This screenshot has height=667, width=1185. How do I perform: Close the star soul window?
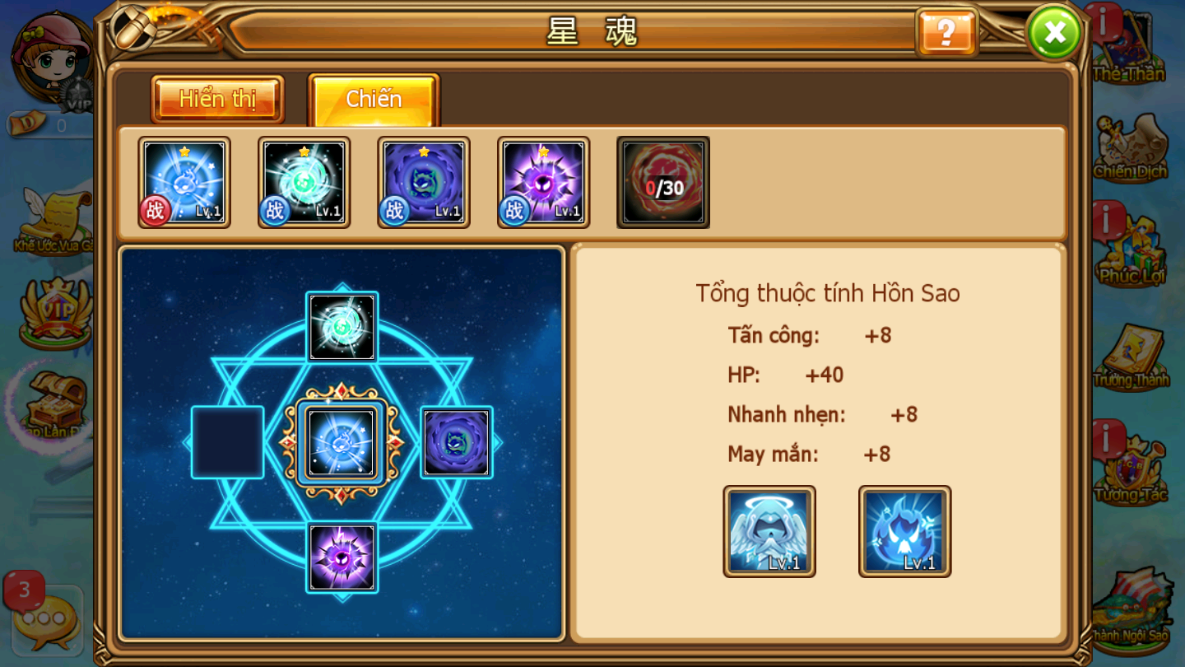(1054, 33)
